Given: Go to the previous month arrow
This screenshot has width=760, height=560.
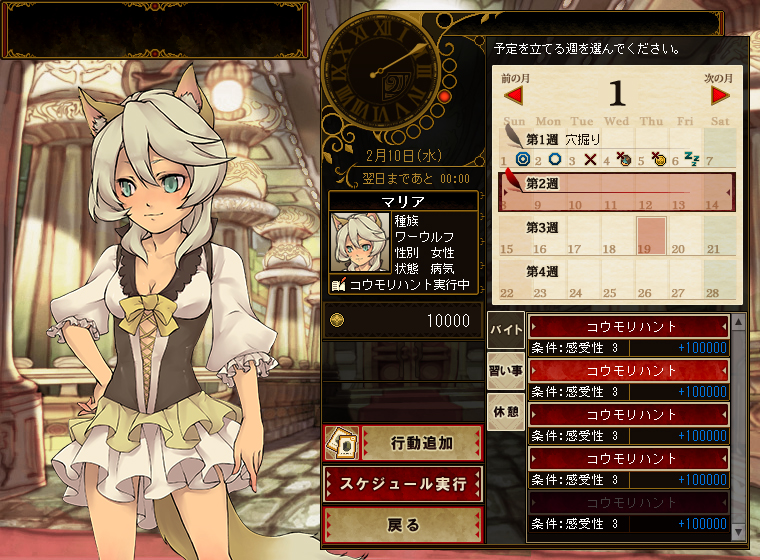Looking at the screenshot, I should (514, 95).
